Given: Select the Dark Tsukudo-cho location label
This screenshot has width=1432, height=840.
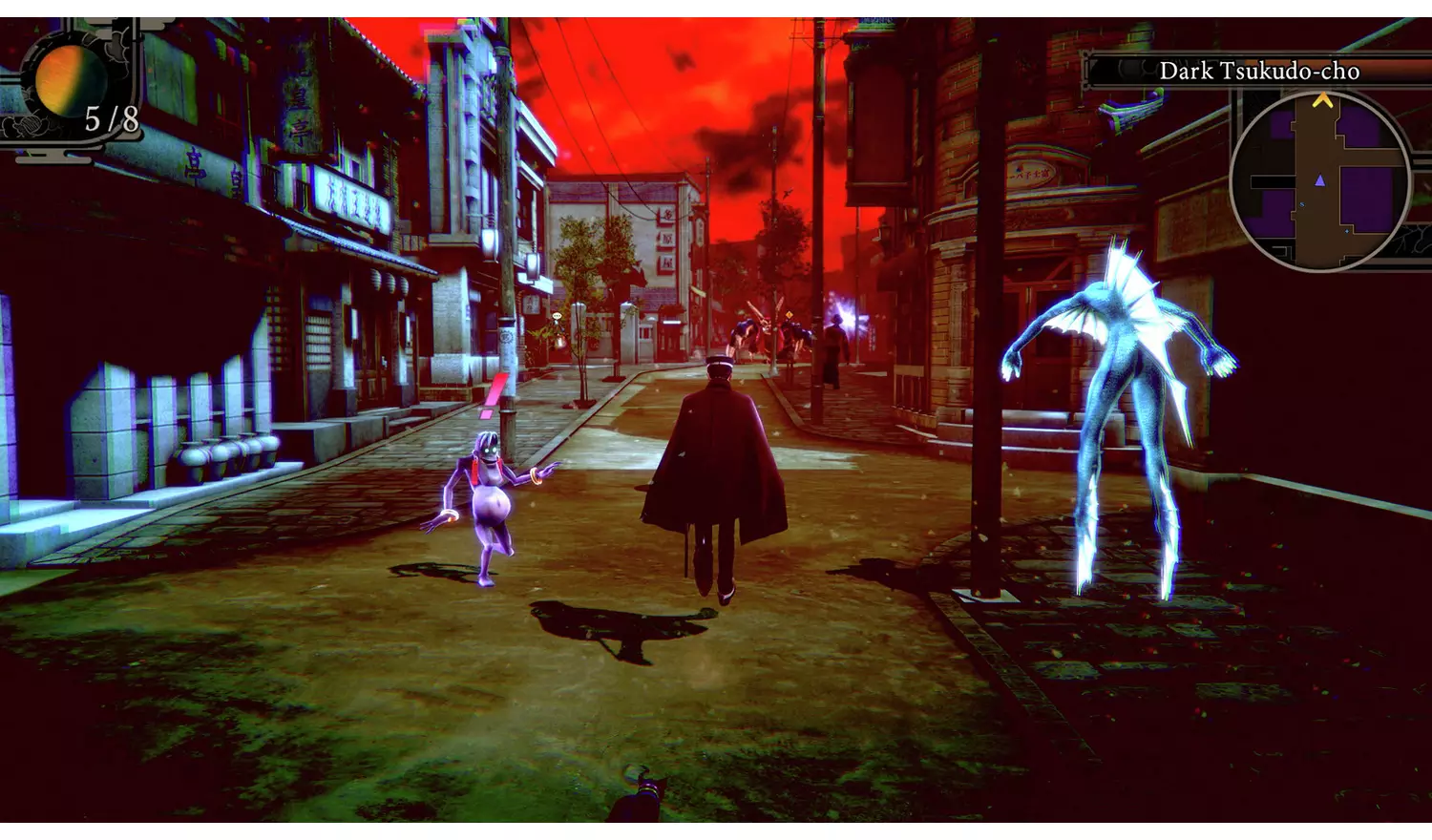Looking at the screenshot, I should tap(1262, 69).
